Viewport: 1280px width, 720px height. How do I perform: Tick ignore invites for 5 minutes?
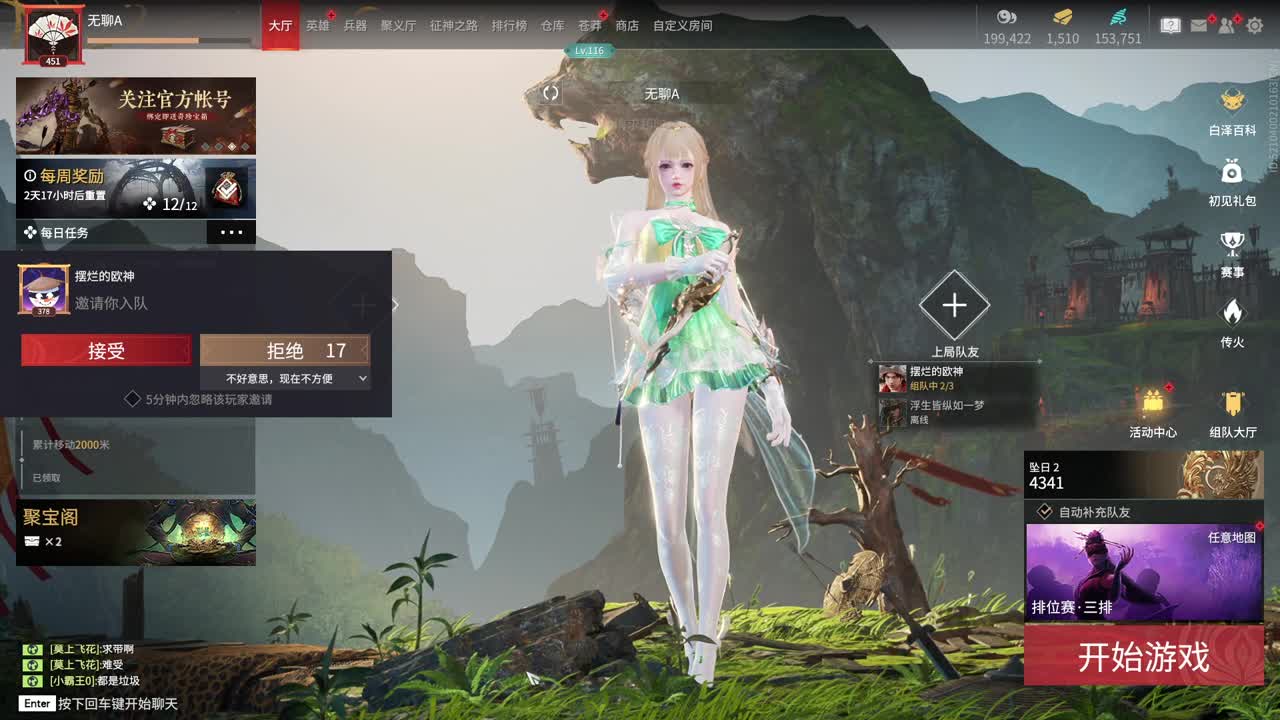click(132, 399)
